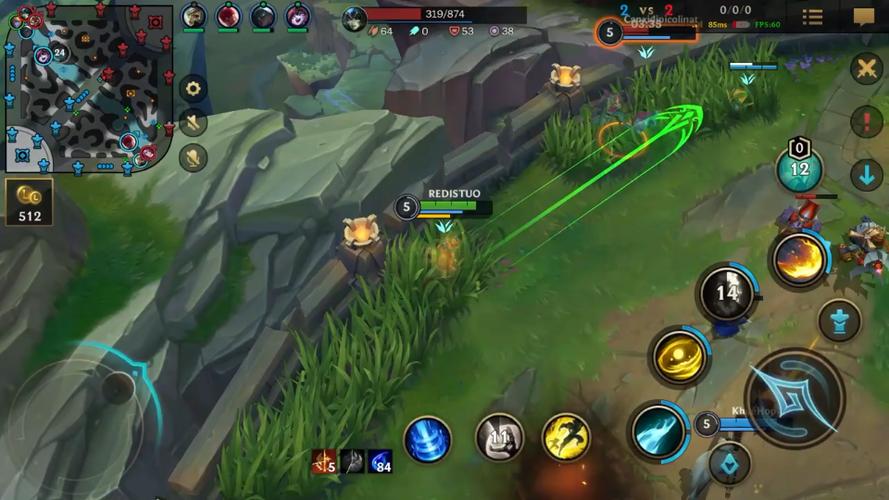
Task: Activate the teal ward trinket with 12
Action: (x=799, y=170)
